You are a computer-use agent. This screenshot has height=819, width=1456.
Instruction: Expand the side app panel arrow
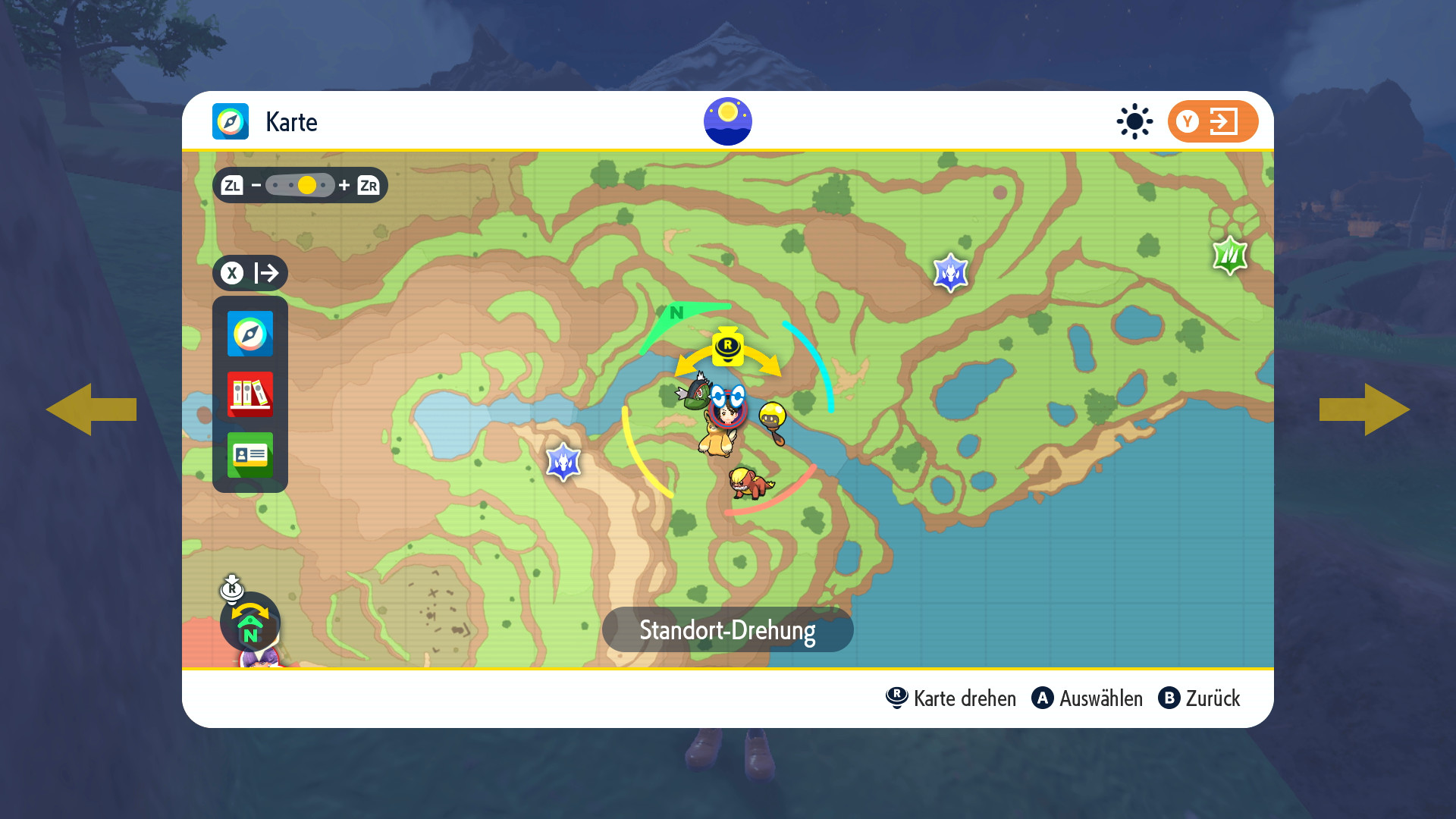pyautogui.click(x=250, y=273)
